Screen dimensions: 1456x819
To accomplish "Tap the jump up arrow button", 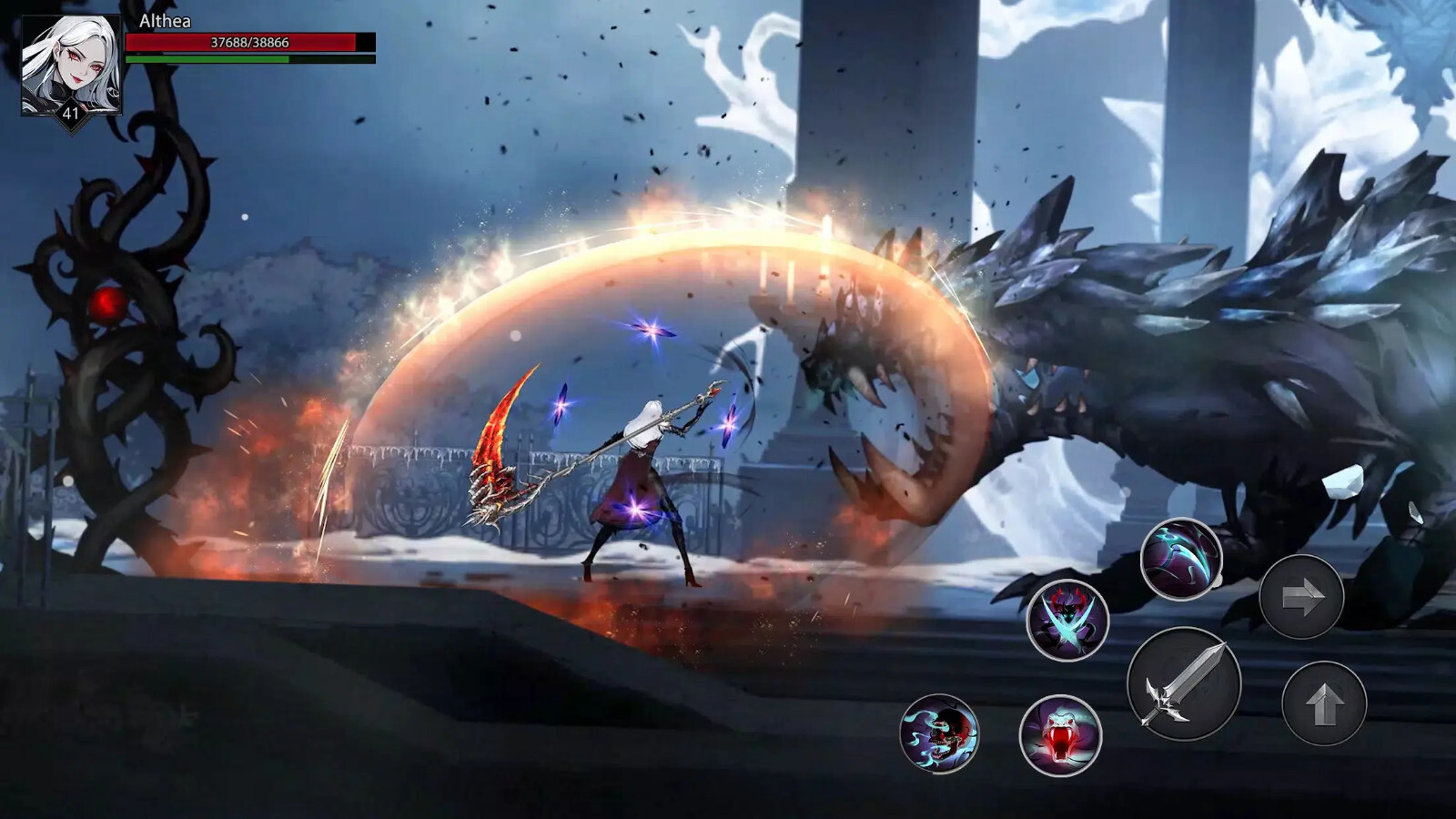I will click(x=1324, y=703).
